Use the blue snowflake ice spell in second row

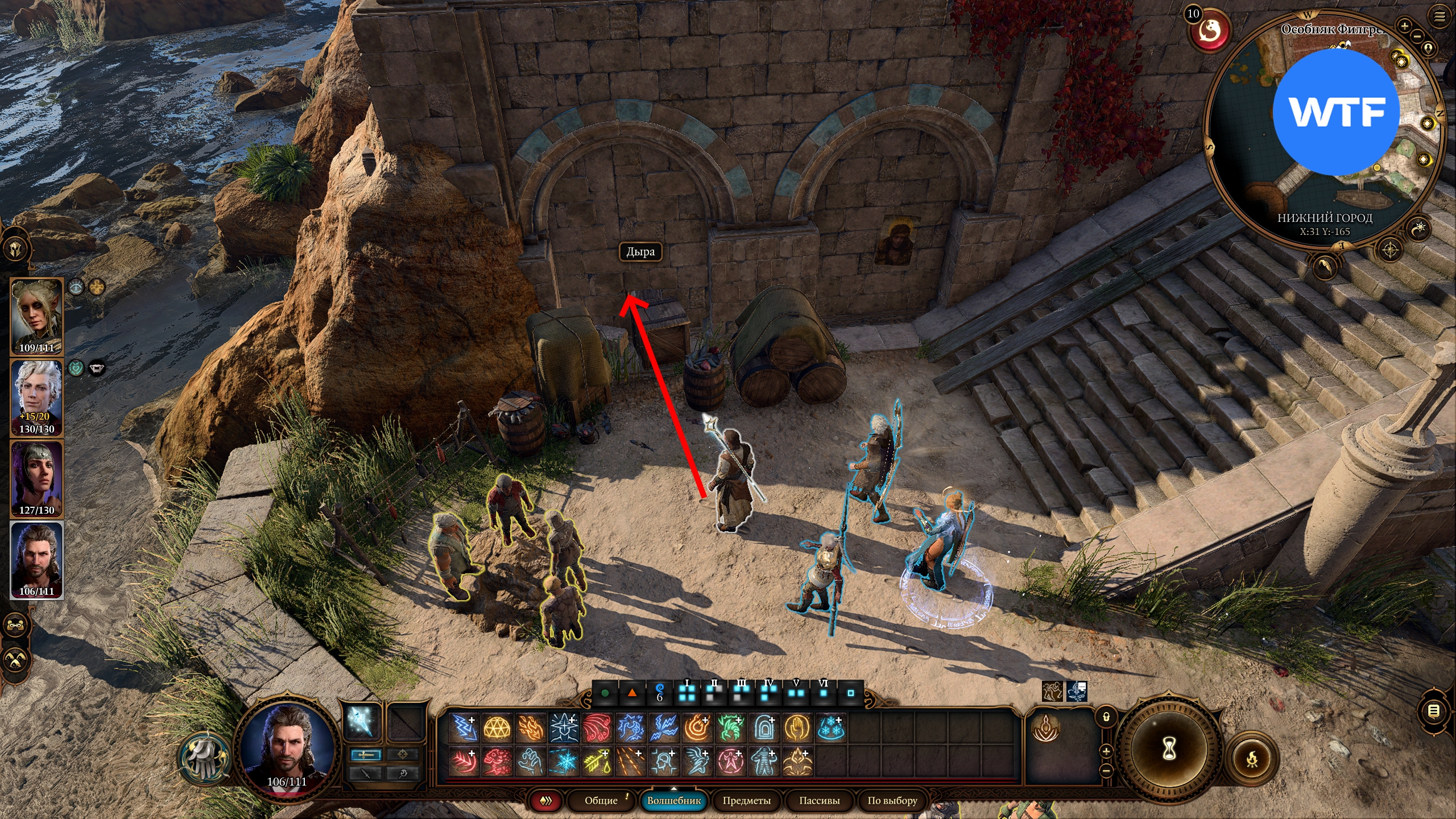(564, 762)
